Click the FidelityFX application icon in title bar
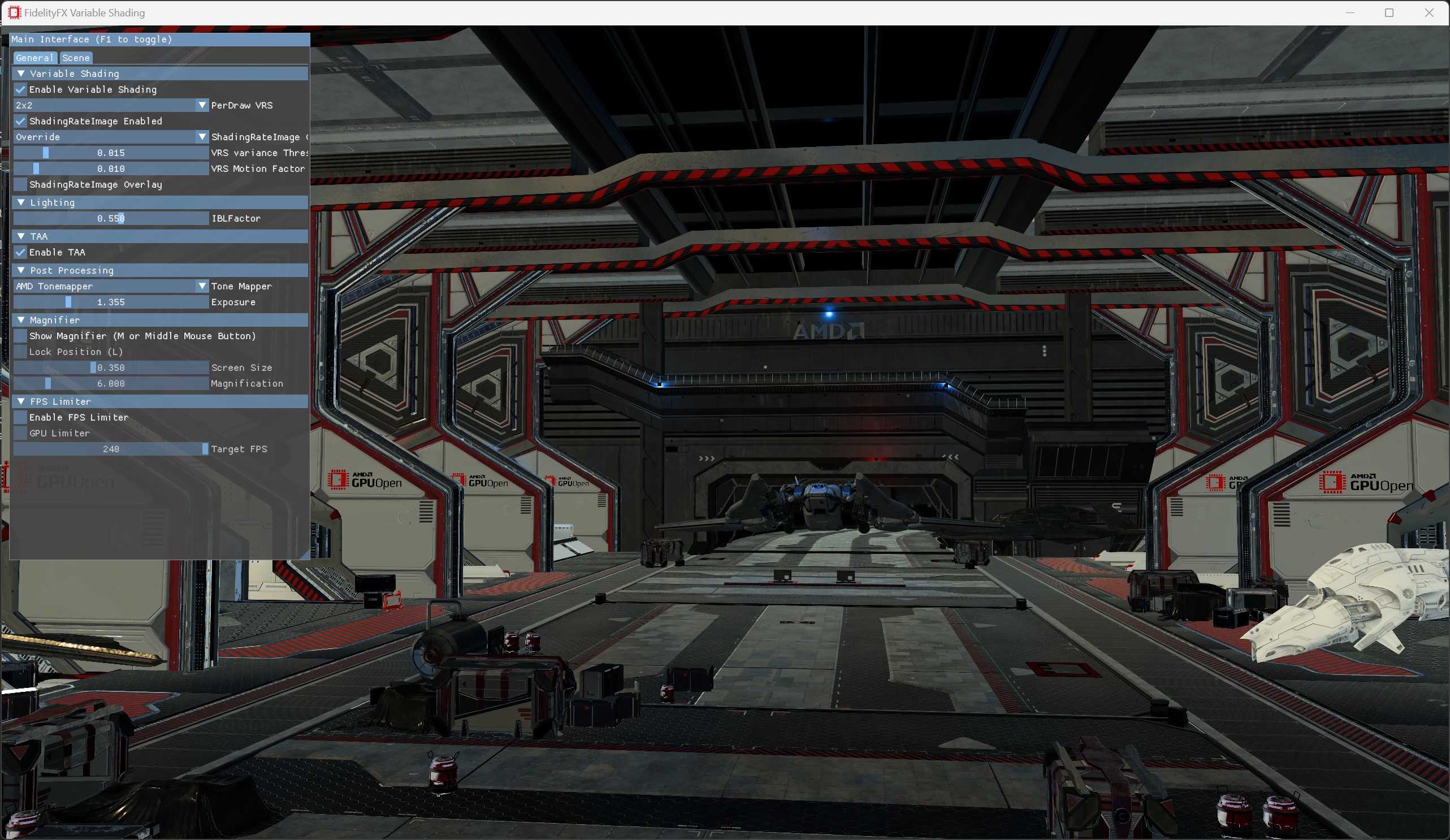The width and height of the screenshot is (1450, 840). (x=14, y=12)
